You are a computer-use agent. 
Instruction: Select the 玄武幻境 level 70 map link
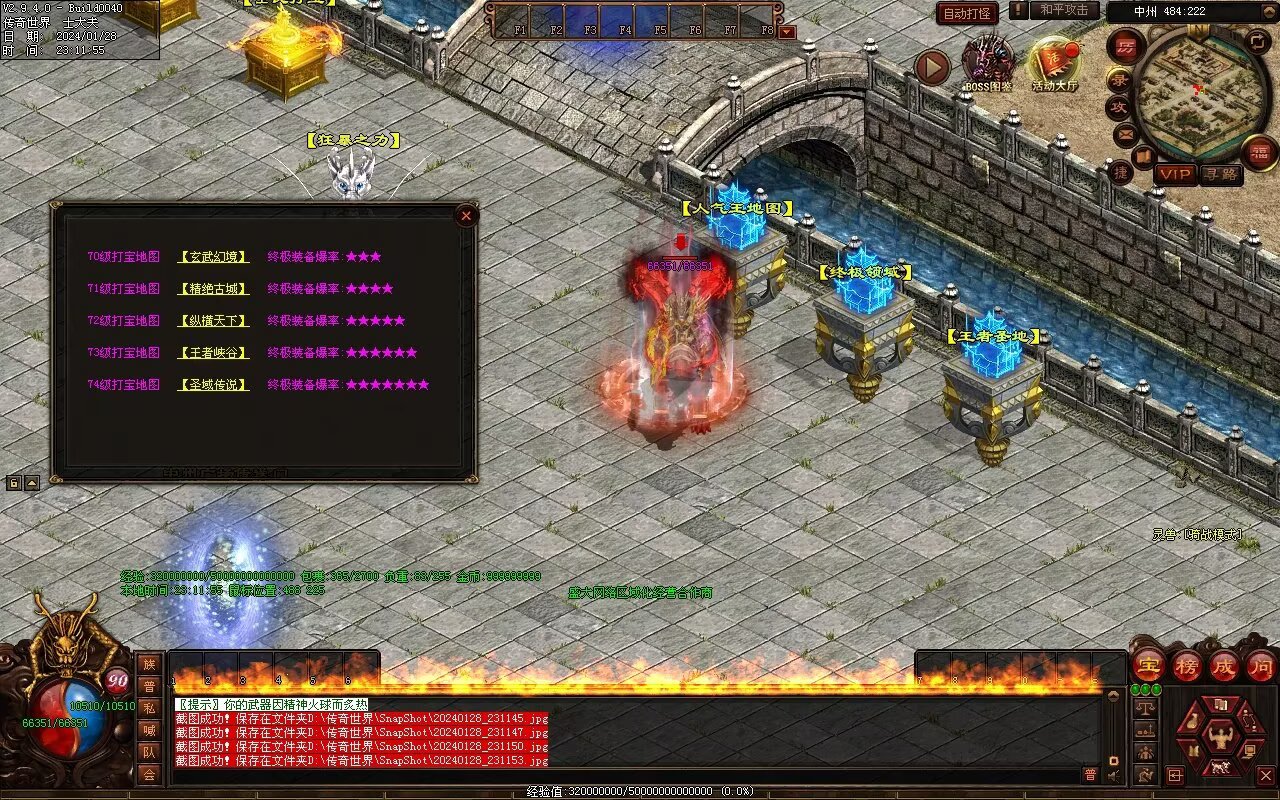coord(213,257)
